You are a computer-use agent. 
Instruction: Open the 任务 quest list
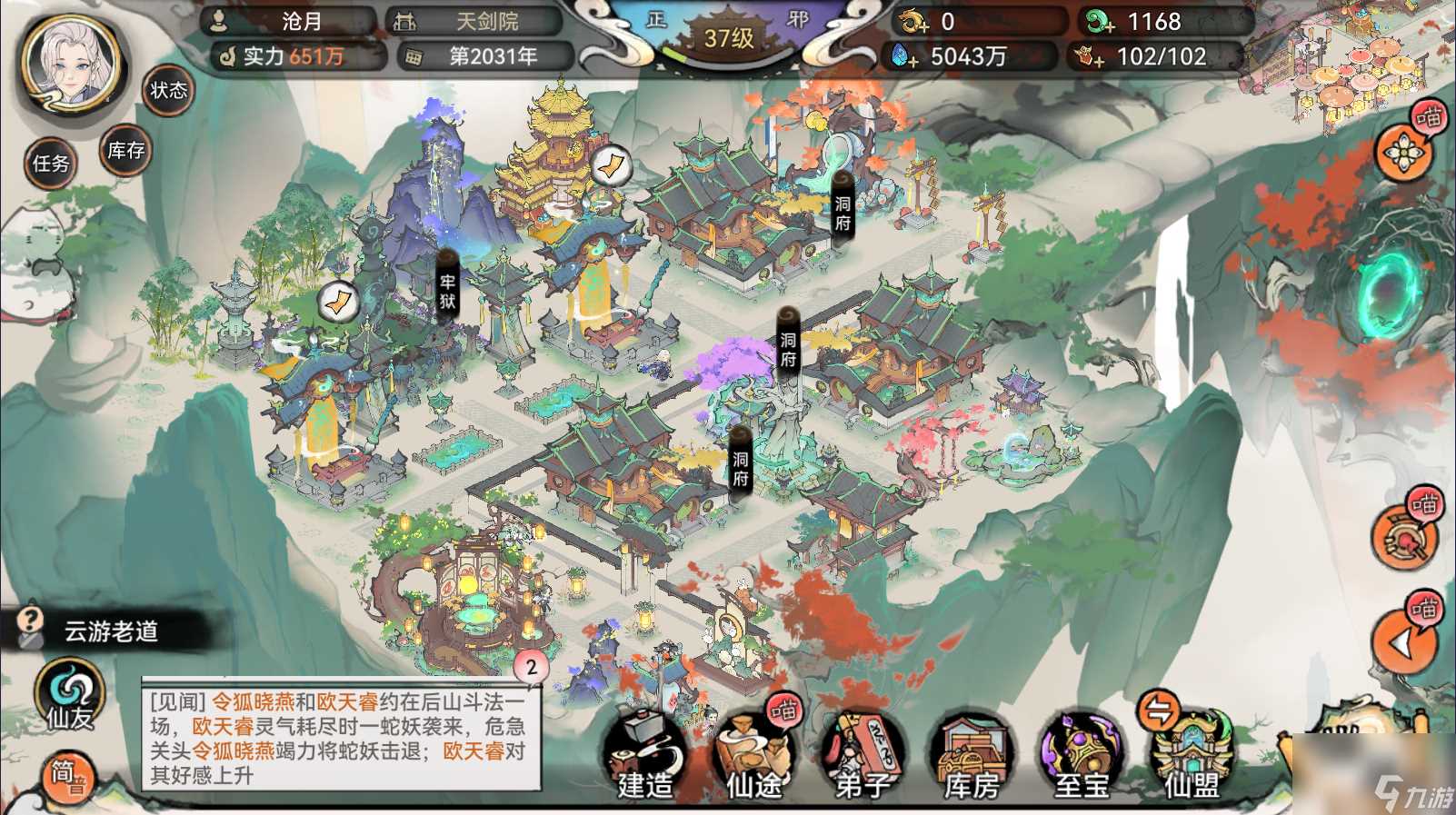pos(51,164)
